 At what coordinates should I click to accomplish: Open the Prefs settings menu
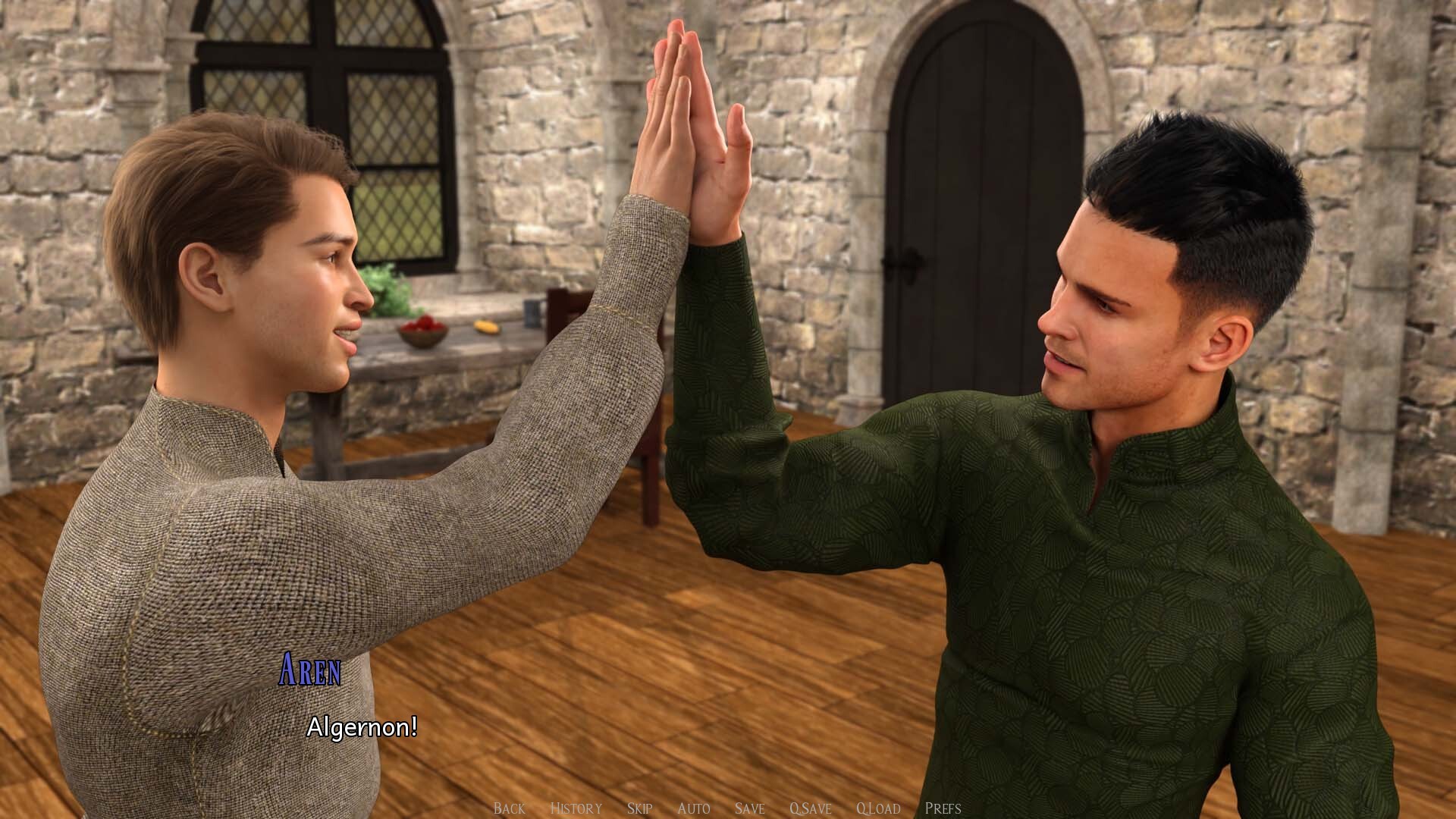click(x=943, y=808)
